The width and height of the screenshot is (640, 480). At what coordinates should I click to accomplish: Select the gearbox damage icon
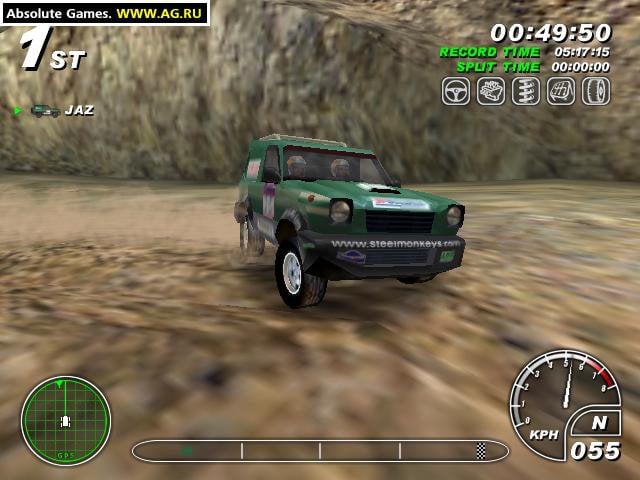[561, 91]
